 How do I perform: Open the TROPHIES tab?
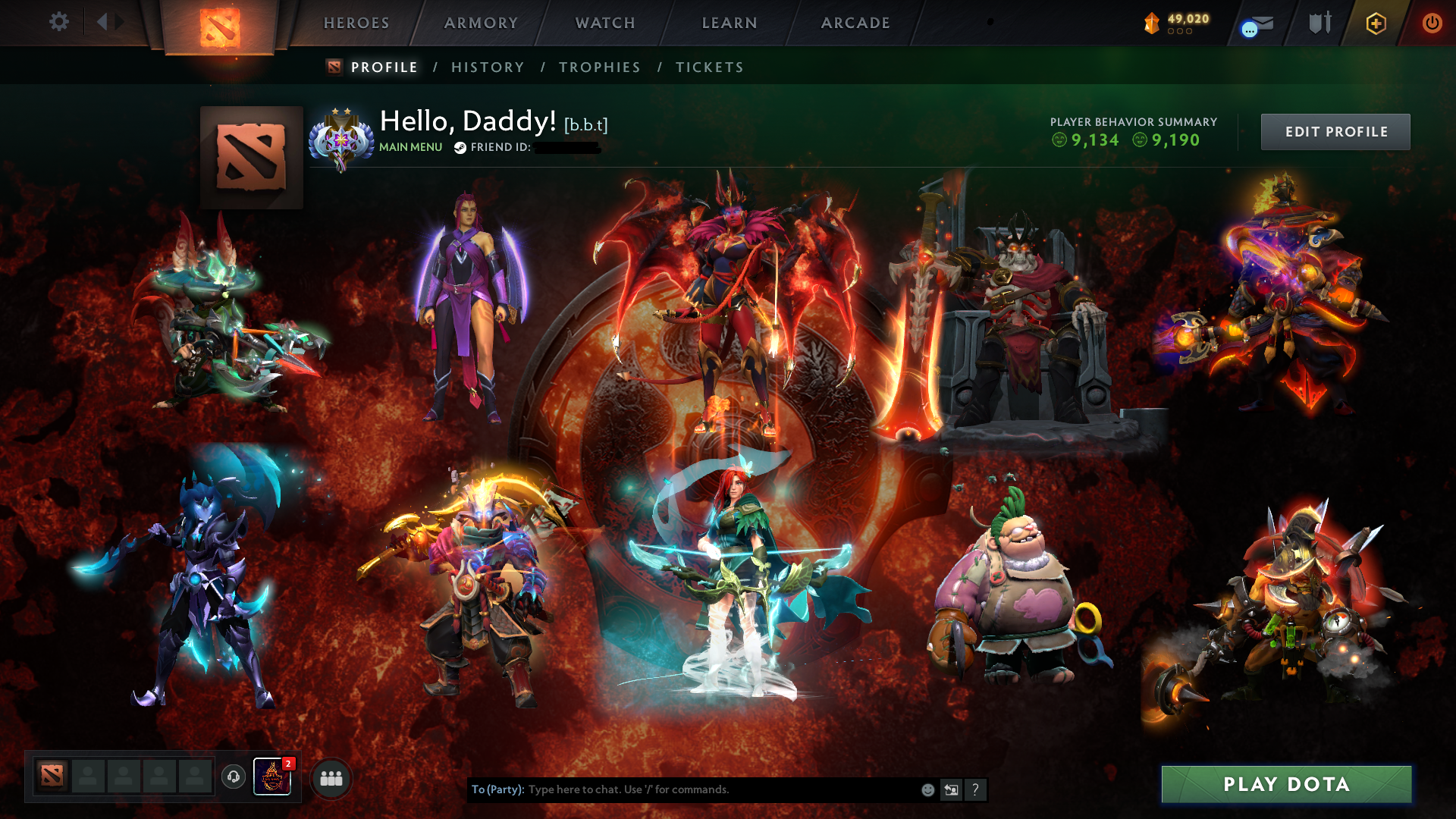[x=599, y=67]
